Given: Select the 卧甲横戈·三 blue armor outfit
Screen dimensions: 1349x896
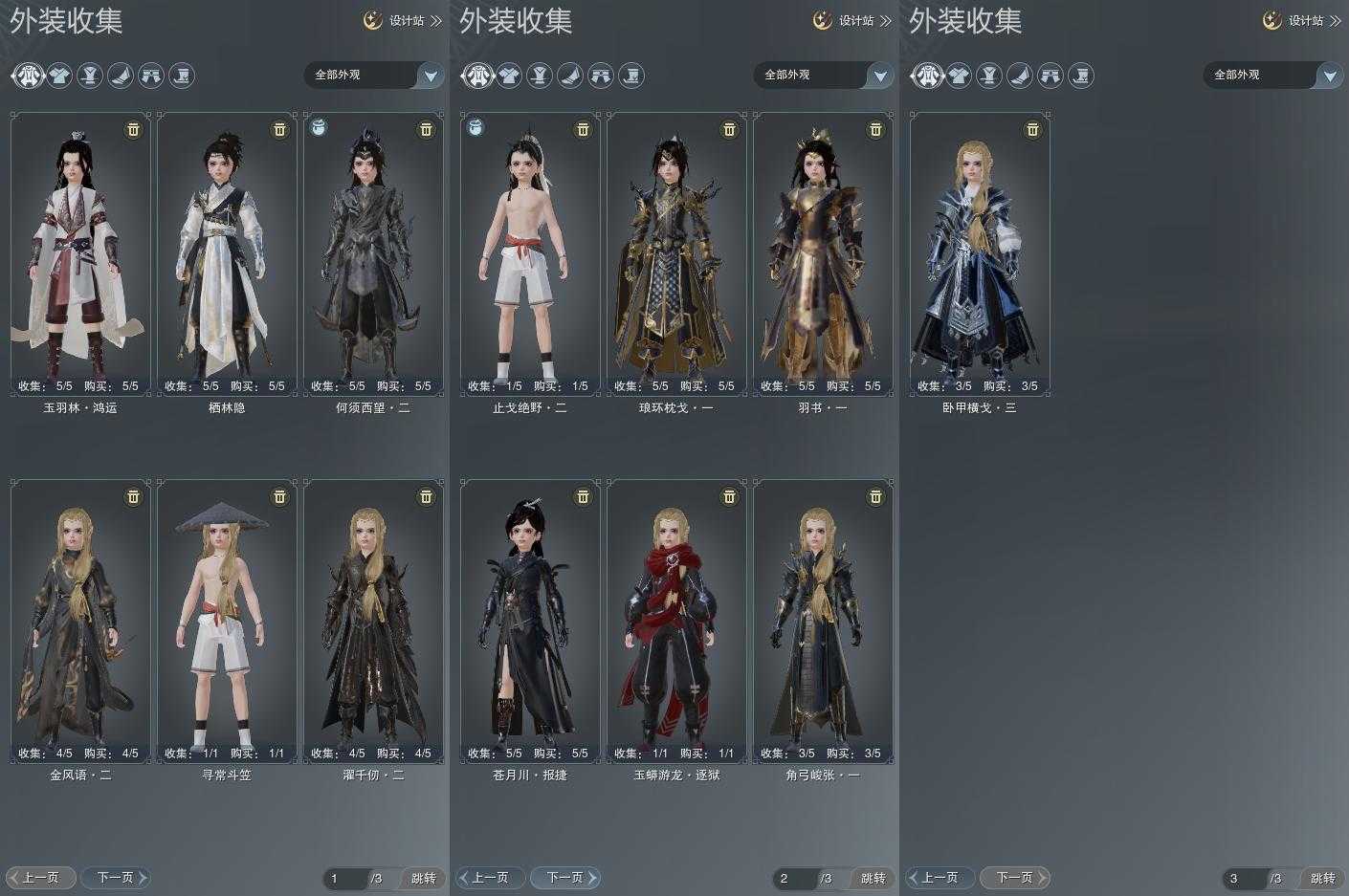Looking at the screenshot, I should (x=980, y=253).
